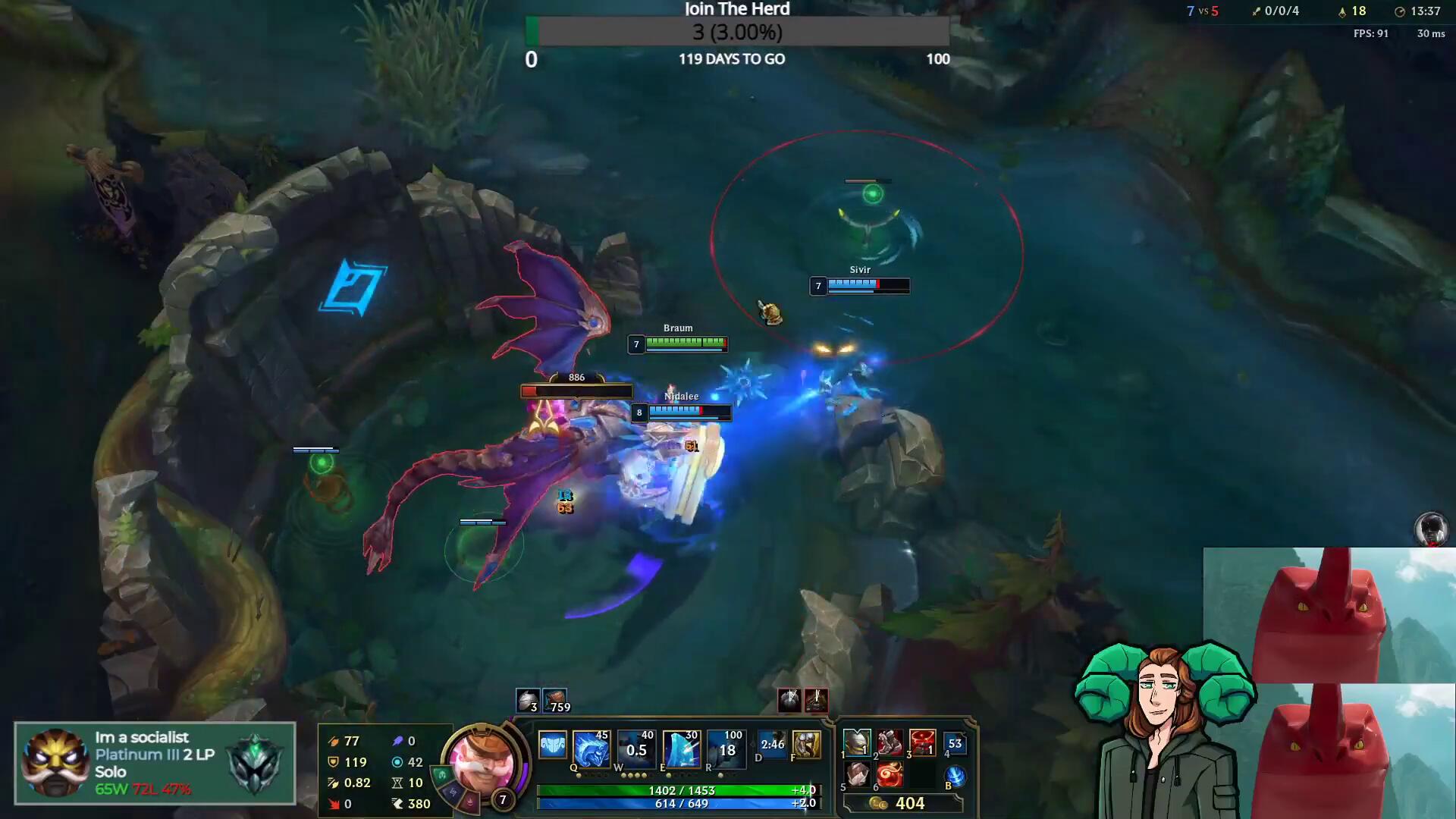
Task: Cast the Unbreakable E shield ability
Action: (x=680, y=748)
